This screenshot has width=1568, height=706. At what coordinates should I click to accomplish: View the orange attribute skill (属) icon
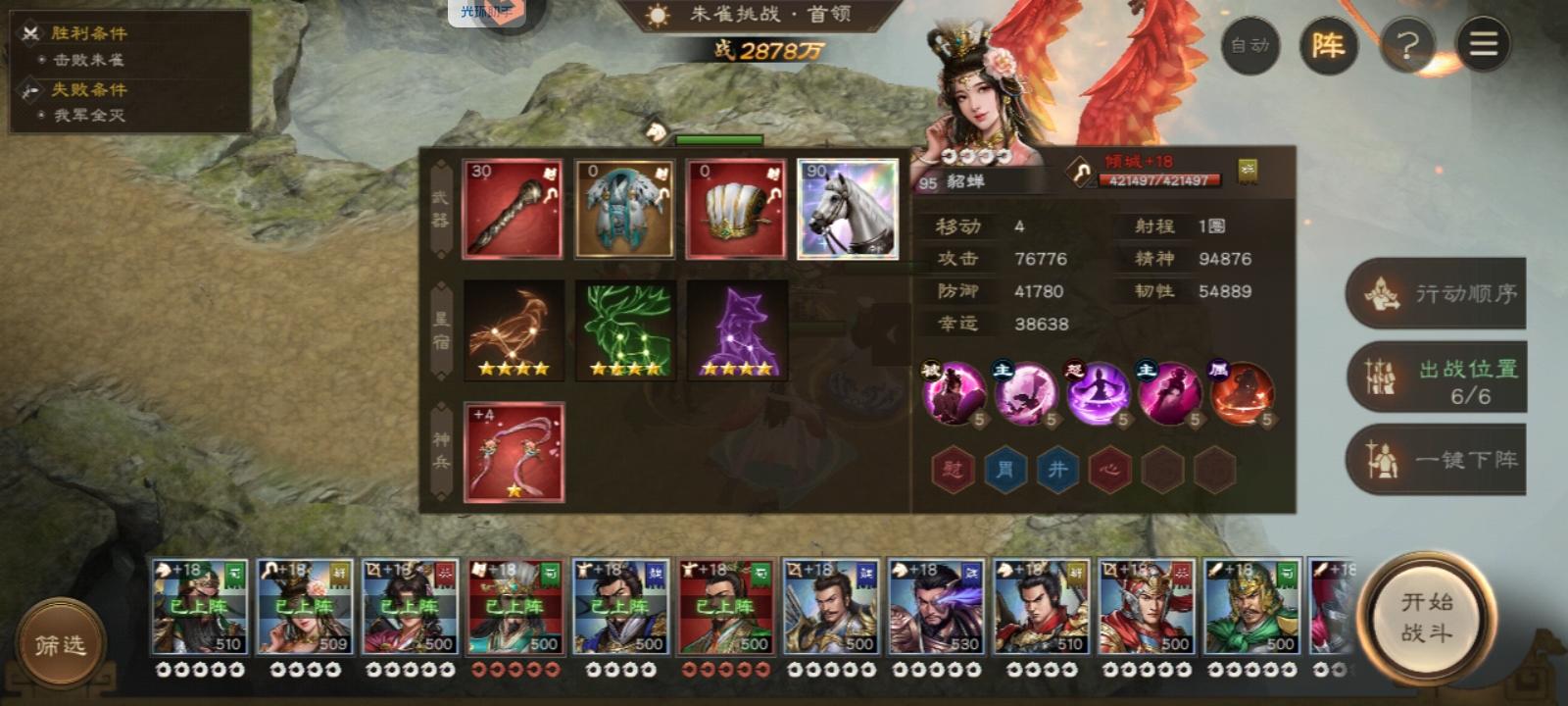[x=1243, y=394]
